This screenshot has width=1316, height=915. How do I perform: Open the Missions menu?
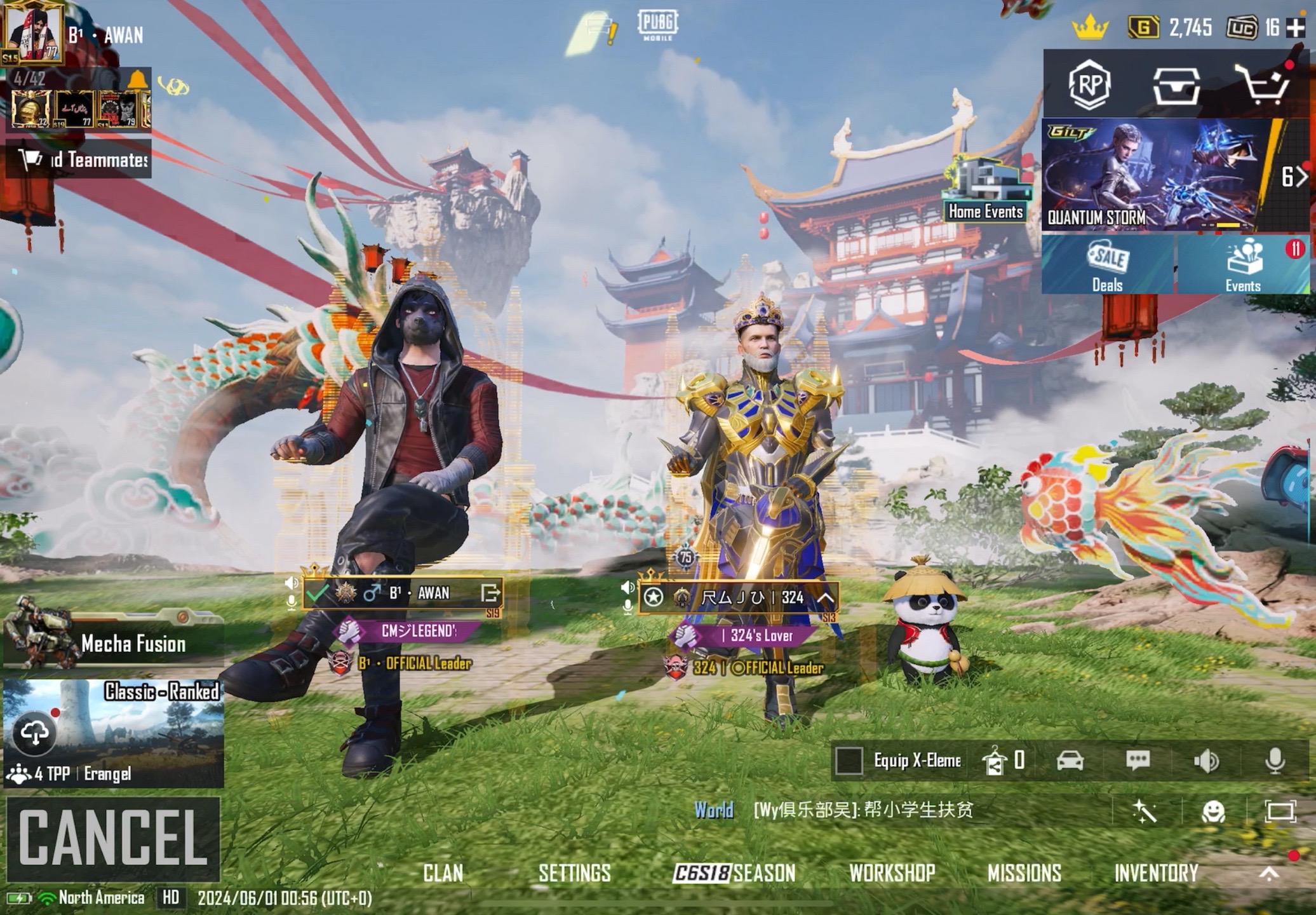tap(1024, 873)
